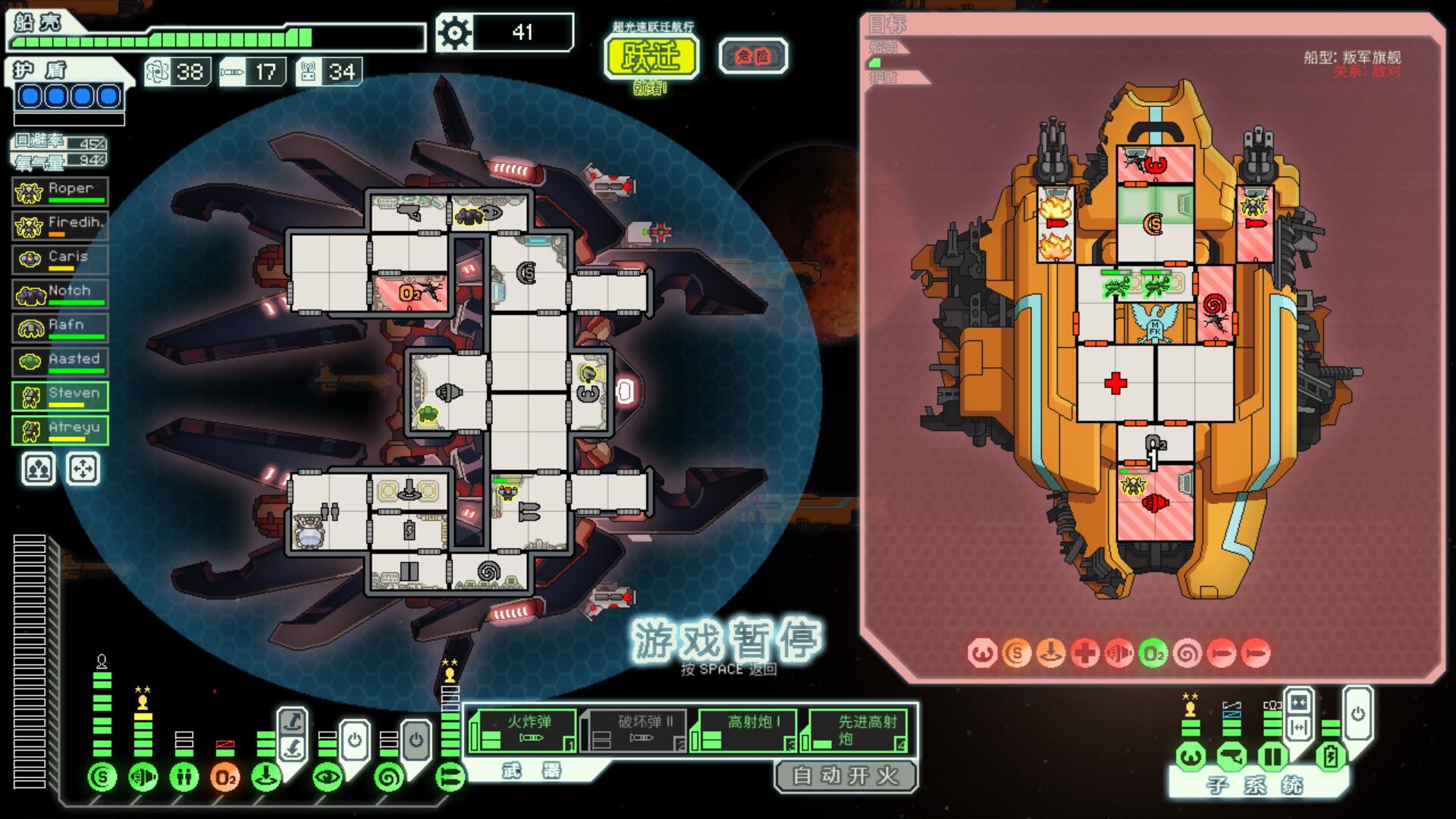Click the orange oxygen system icon

pyautogui.click(x=225, y=777)
